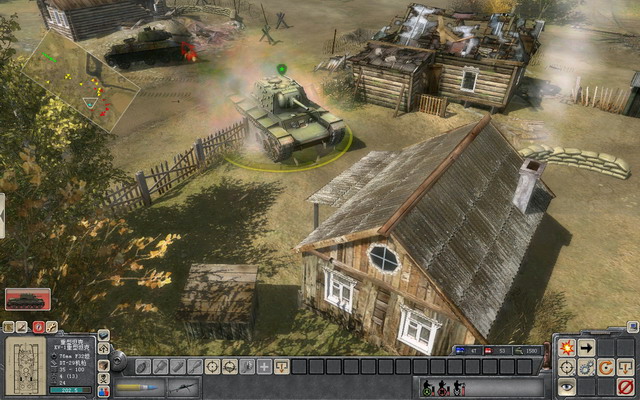Select the crosshair target command on right panel

pos(567,367)
